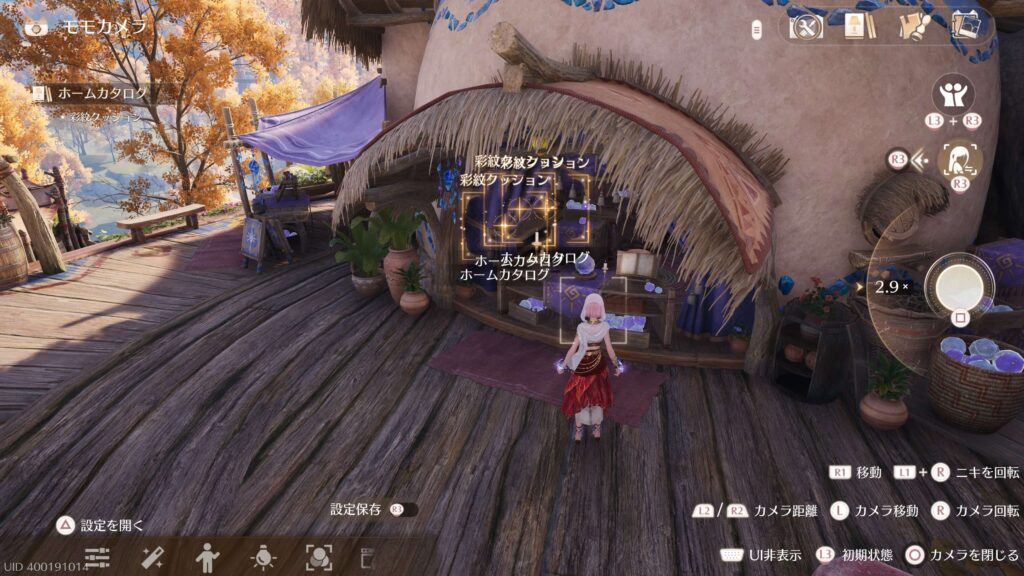Select the framed portrait focus tool
This screenshot has width=1024, height=576.
tap(319, 557)
